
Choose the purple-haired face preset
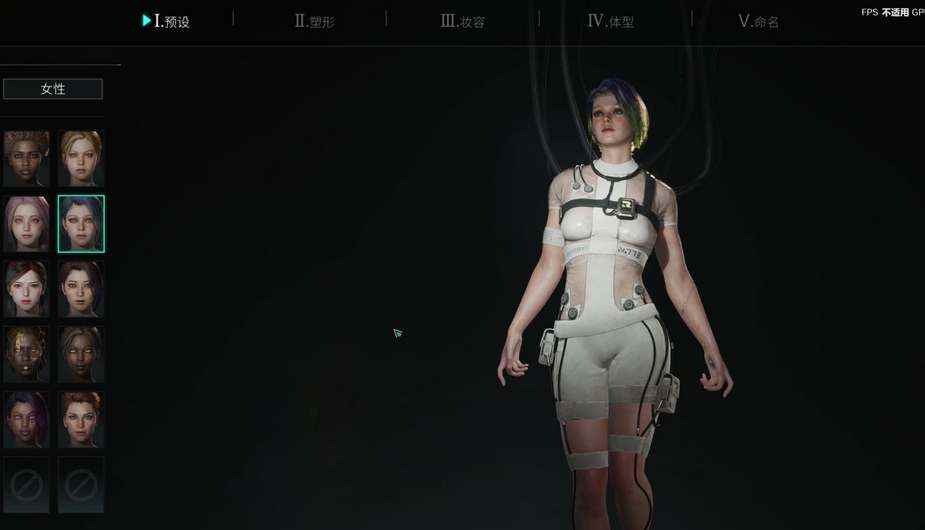tap(26, 418)
